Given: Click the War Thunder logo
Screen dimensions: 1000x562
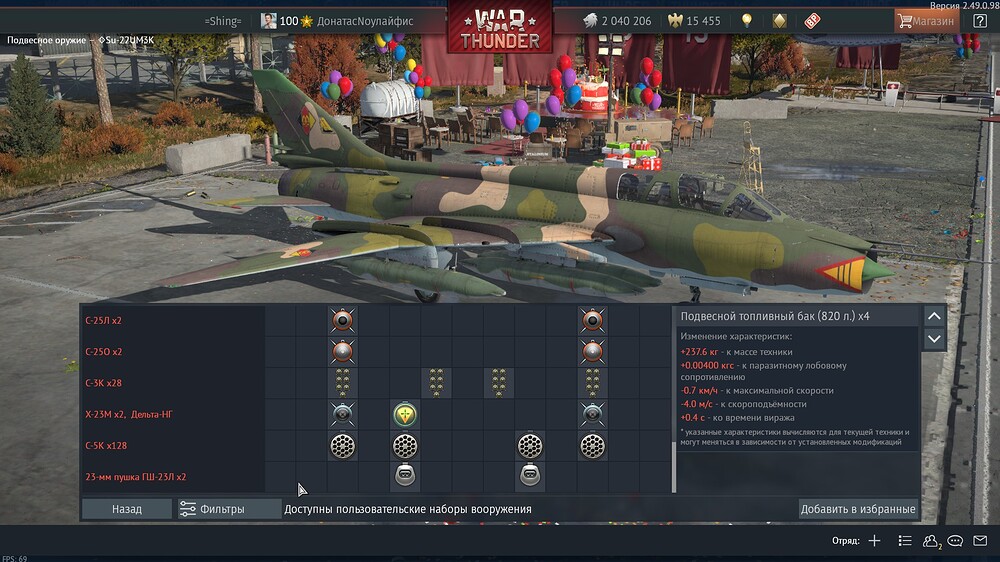Looking at the screenshot, I should pos(500,28).
